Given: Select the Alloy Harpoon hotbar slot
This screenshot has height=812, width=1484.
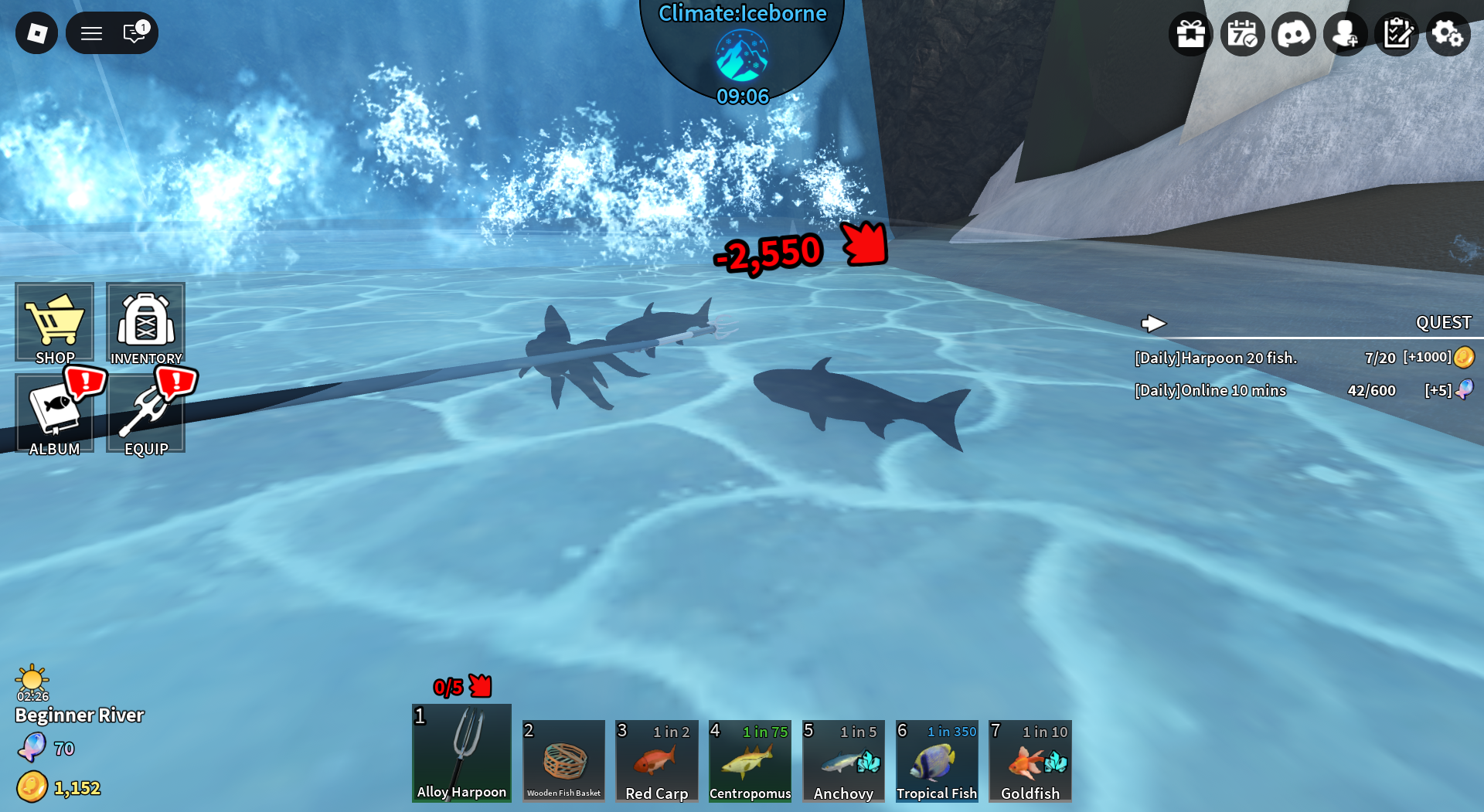Looking at the screenshot, I should tap(461, 753).
